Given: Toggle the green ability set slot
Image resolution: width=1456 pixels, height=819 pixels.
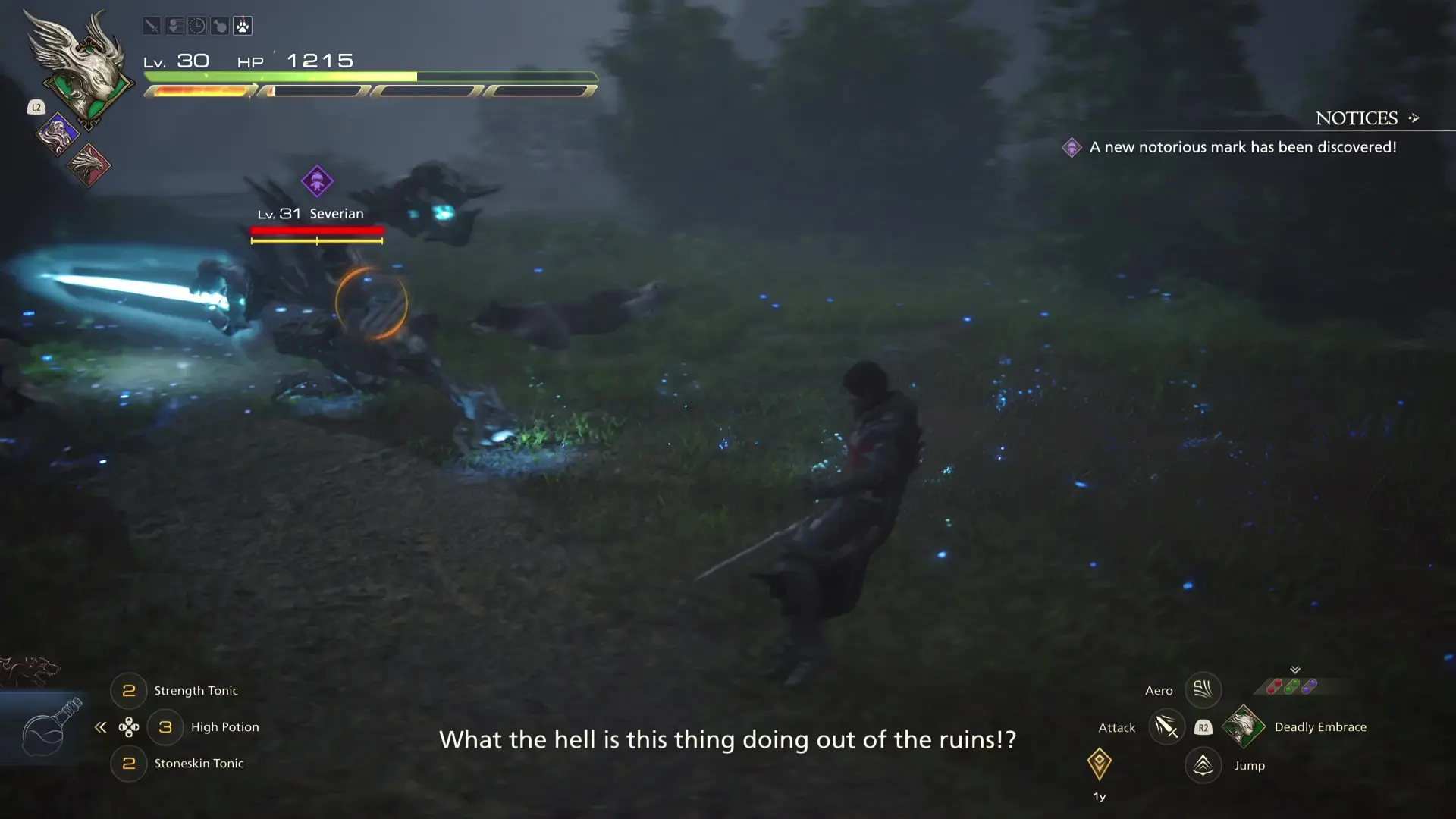Looking at the screenshot, I should point(1291,686).
